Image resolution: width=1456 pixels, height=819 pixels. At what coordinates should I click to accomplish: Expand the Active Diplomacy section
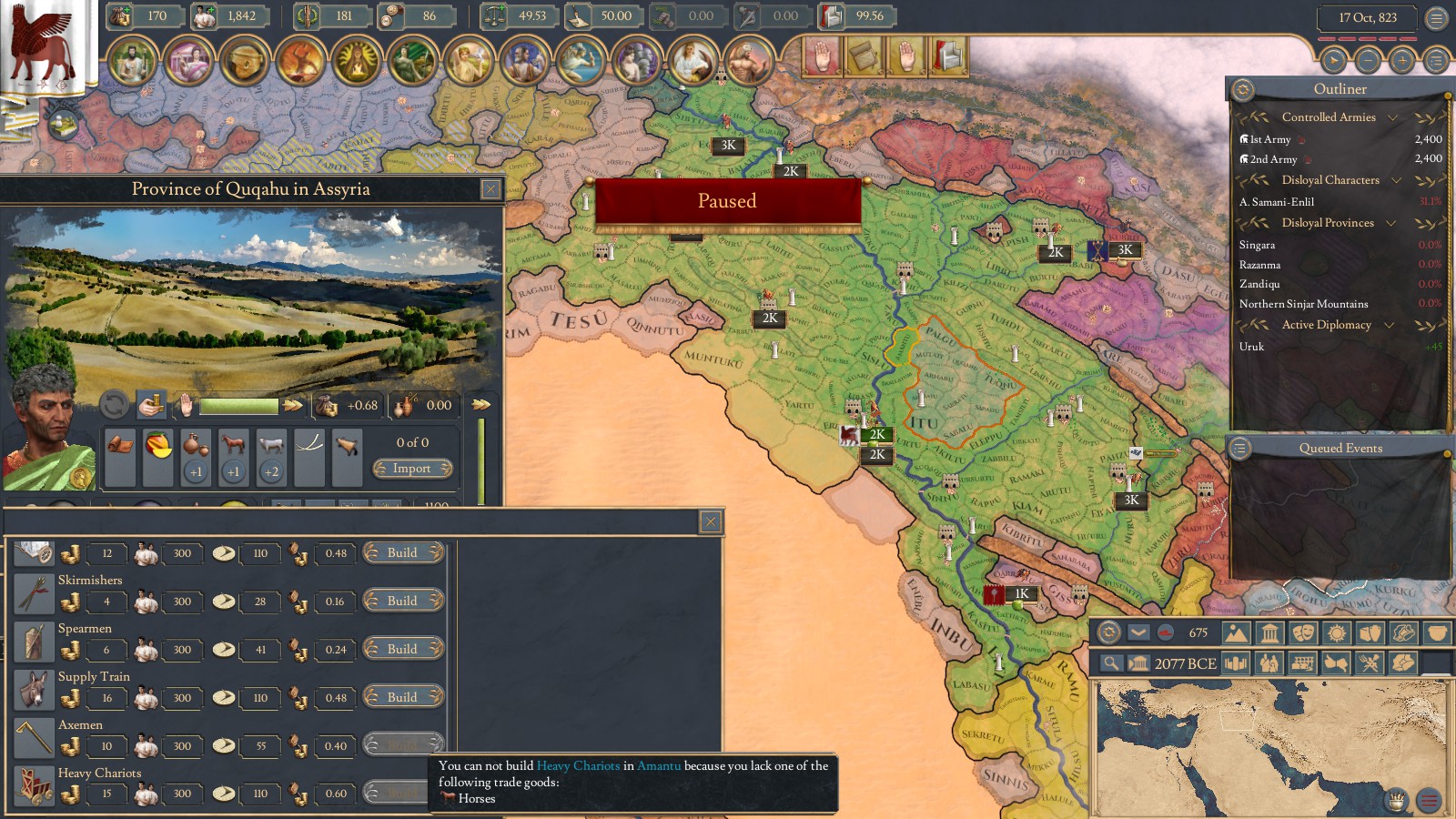point(1390,325)
